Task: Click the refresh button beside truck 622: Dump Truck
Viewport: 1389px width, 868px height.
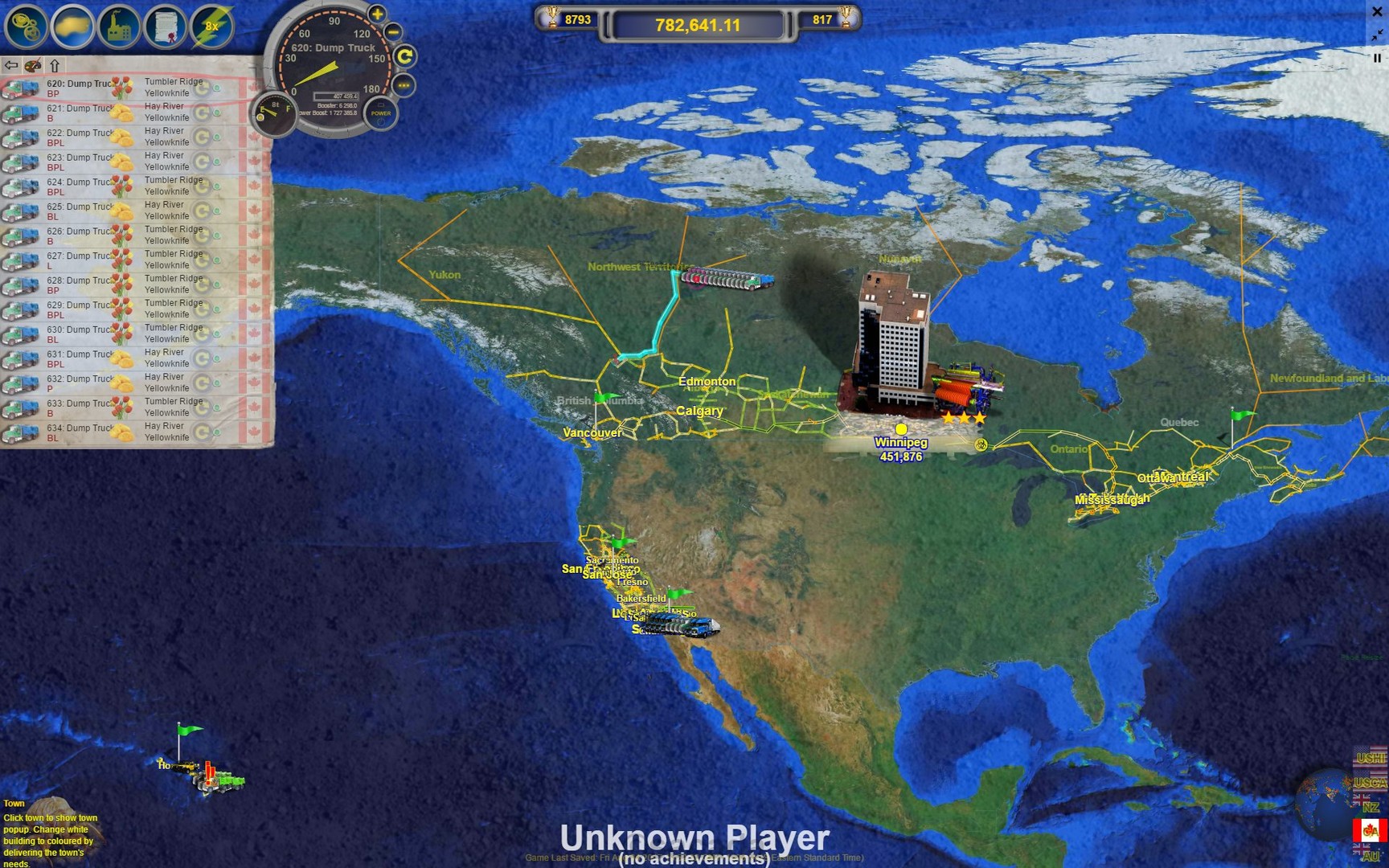Action: [203, 137]
